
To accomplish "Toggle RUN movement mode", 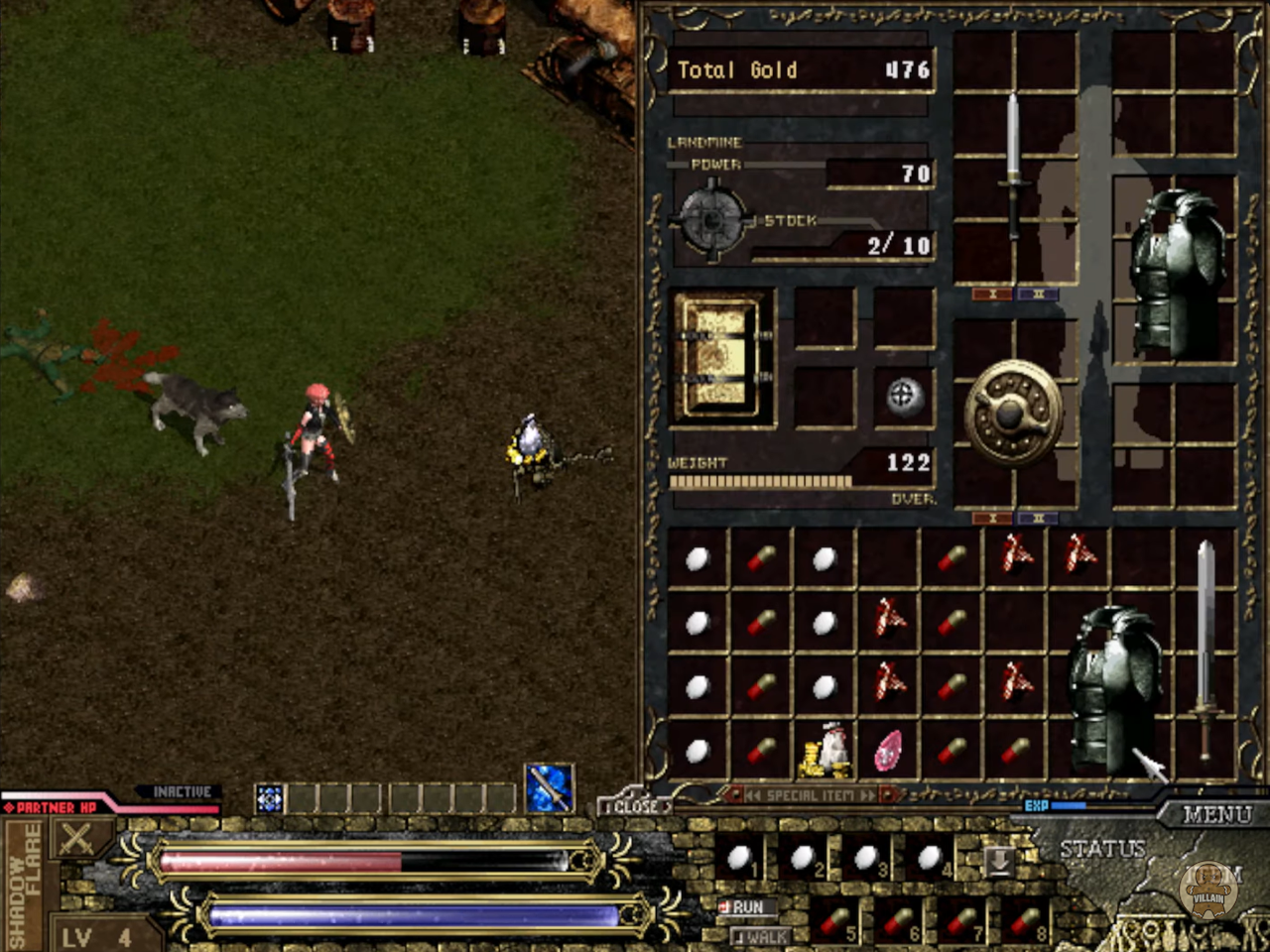I will coord(744,906).
